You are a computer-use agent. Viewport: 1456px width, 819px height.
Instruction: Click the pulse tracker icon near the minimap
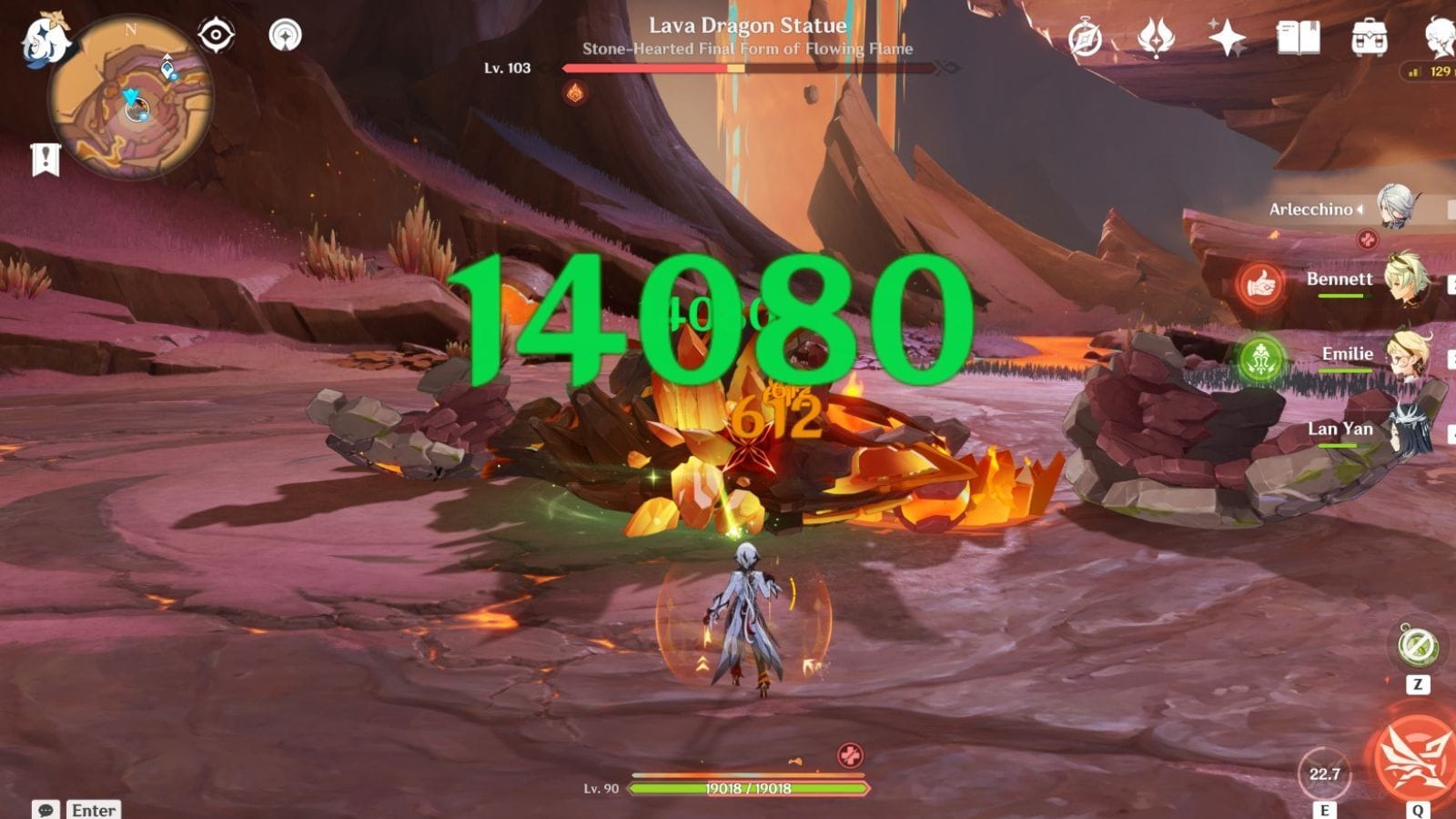click(x=286, y=36)
